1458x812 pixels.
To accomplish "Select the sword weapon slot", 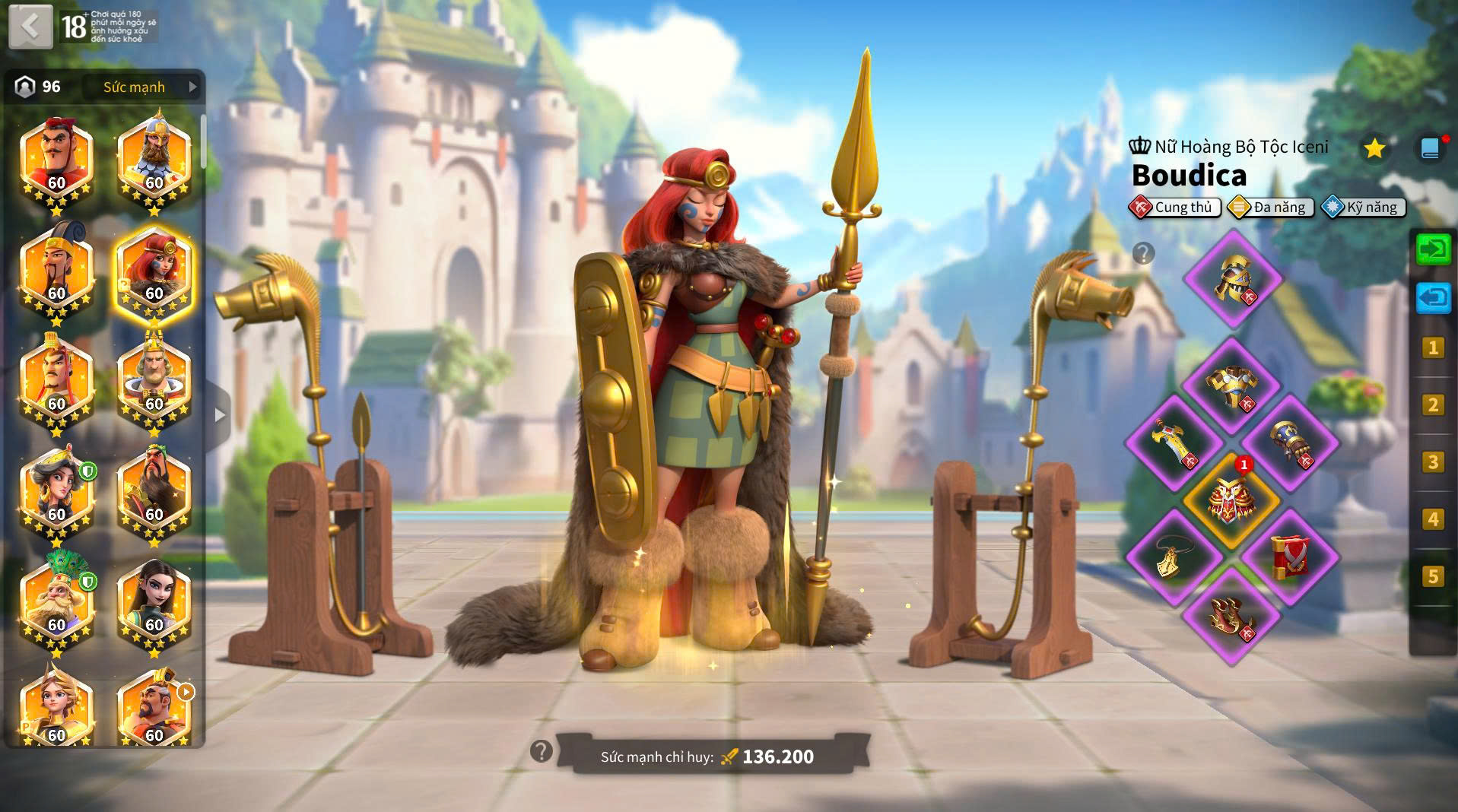I will coord(1174,444).
